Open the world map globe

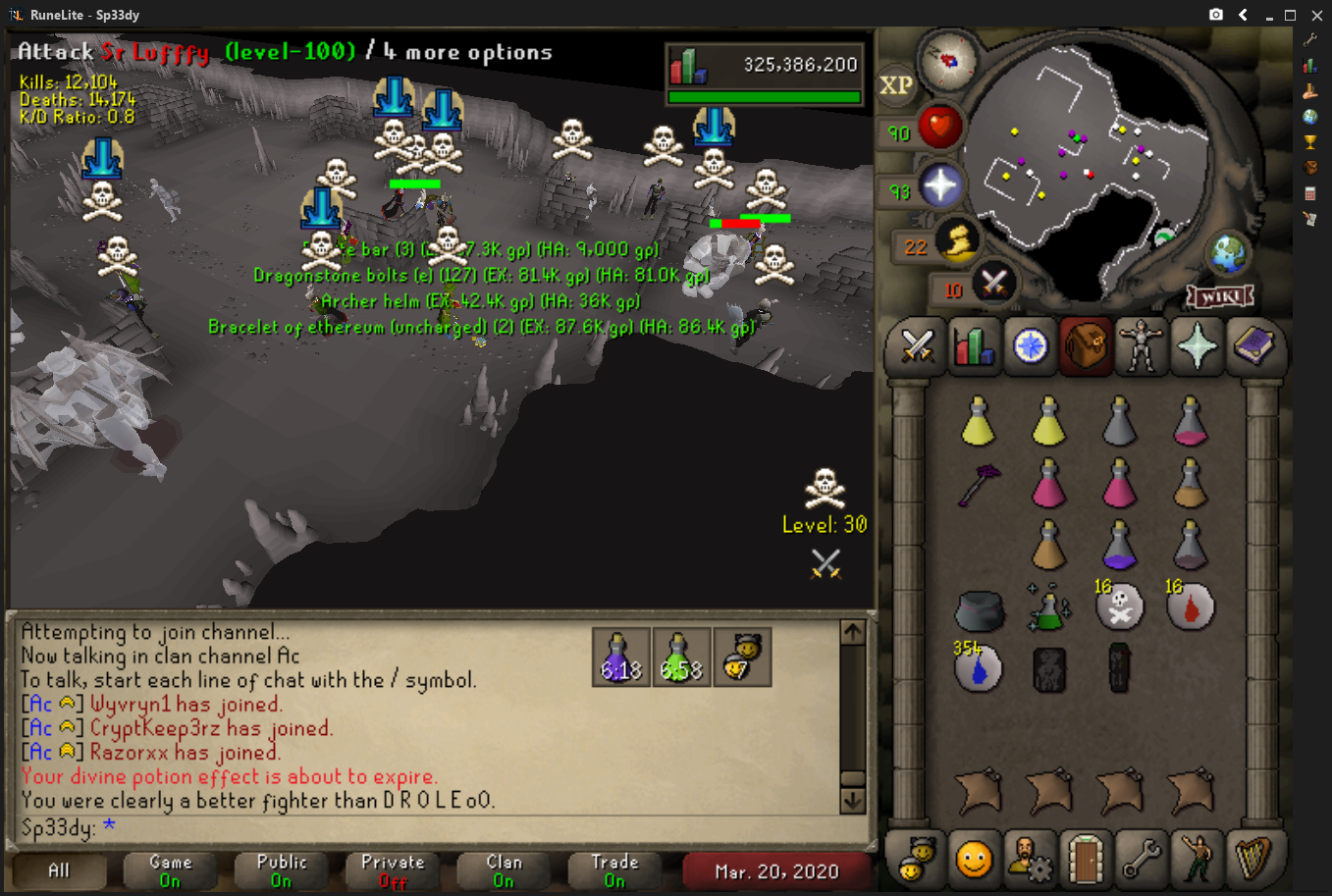[x=1227, y=254]
